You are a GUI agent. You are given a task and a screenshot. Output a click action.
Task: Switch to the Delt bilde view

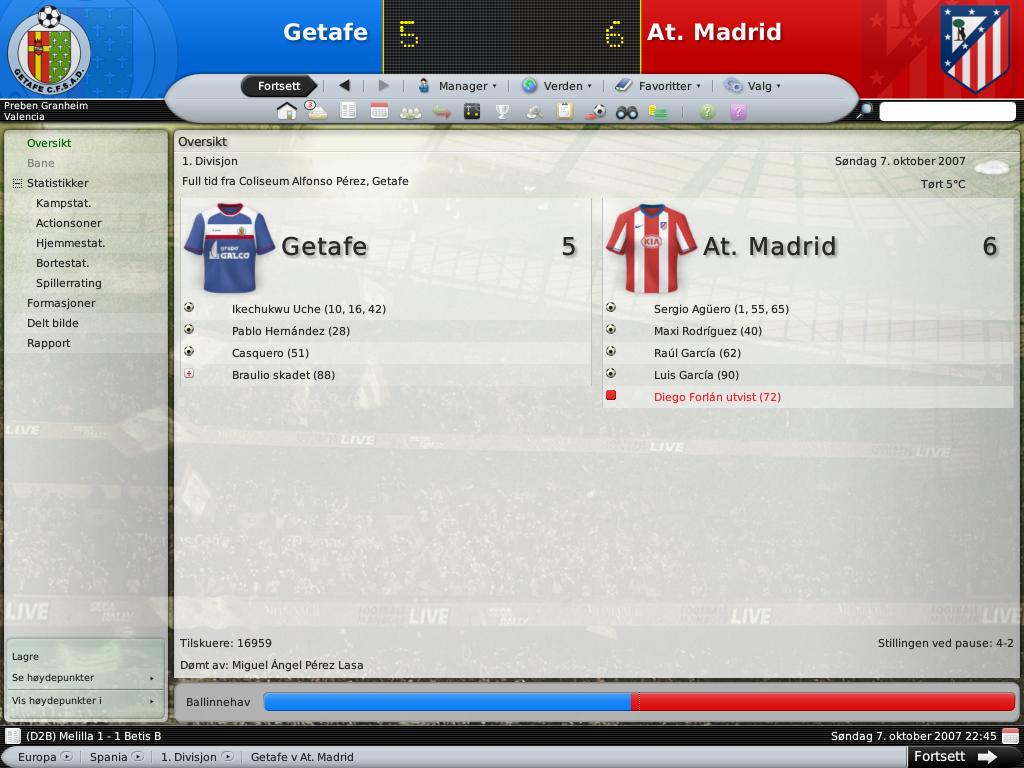click(52, 323)
